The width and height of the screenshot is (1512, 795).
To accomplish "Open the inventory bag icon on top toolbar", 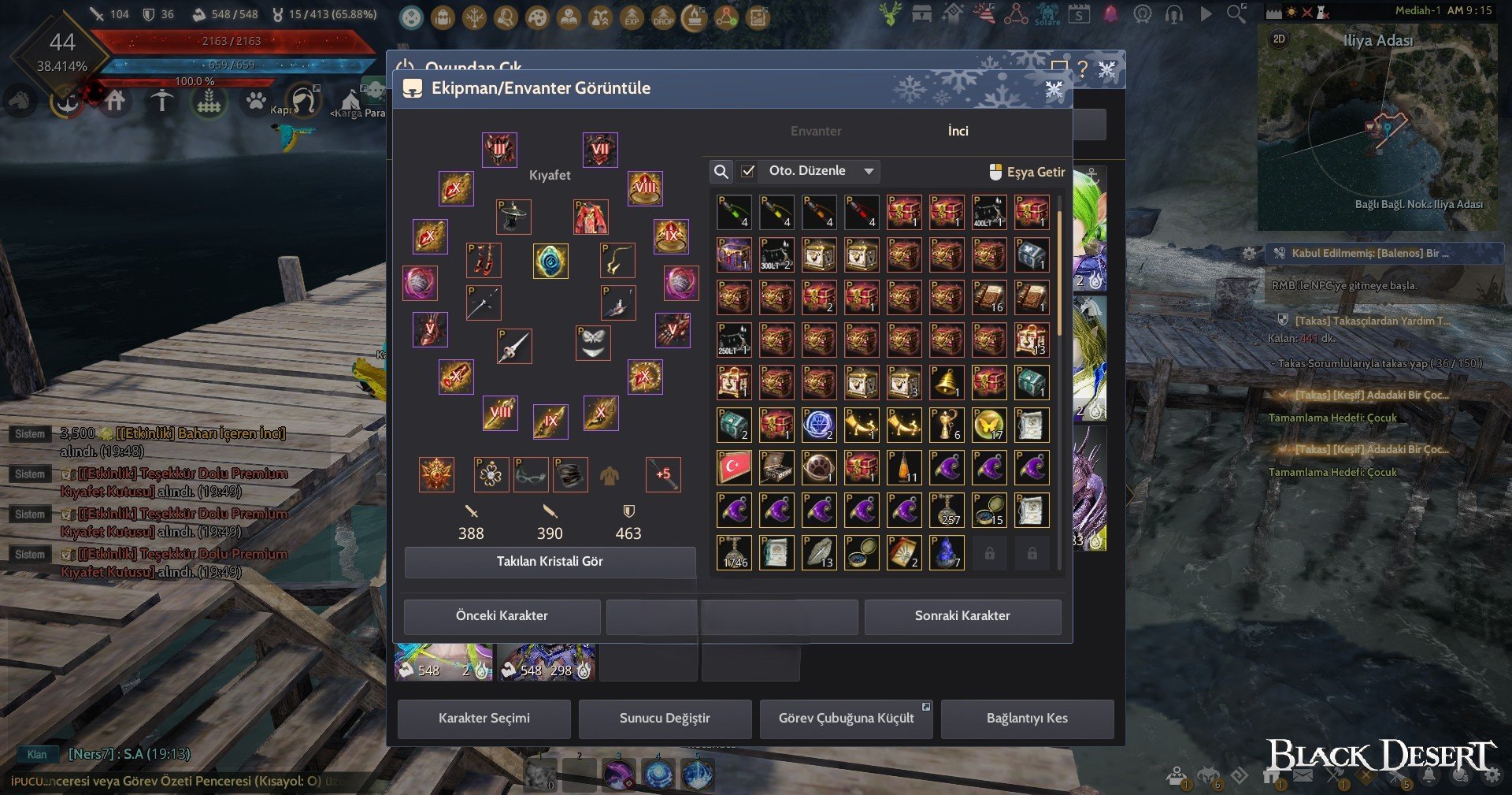I will point(443,16).
